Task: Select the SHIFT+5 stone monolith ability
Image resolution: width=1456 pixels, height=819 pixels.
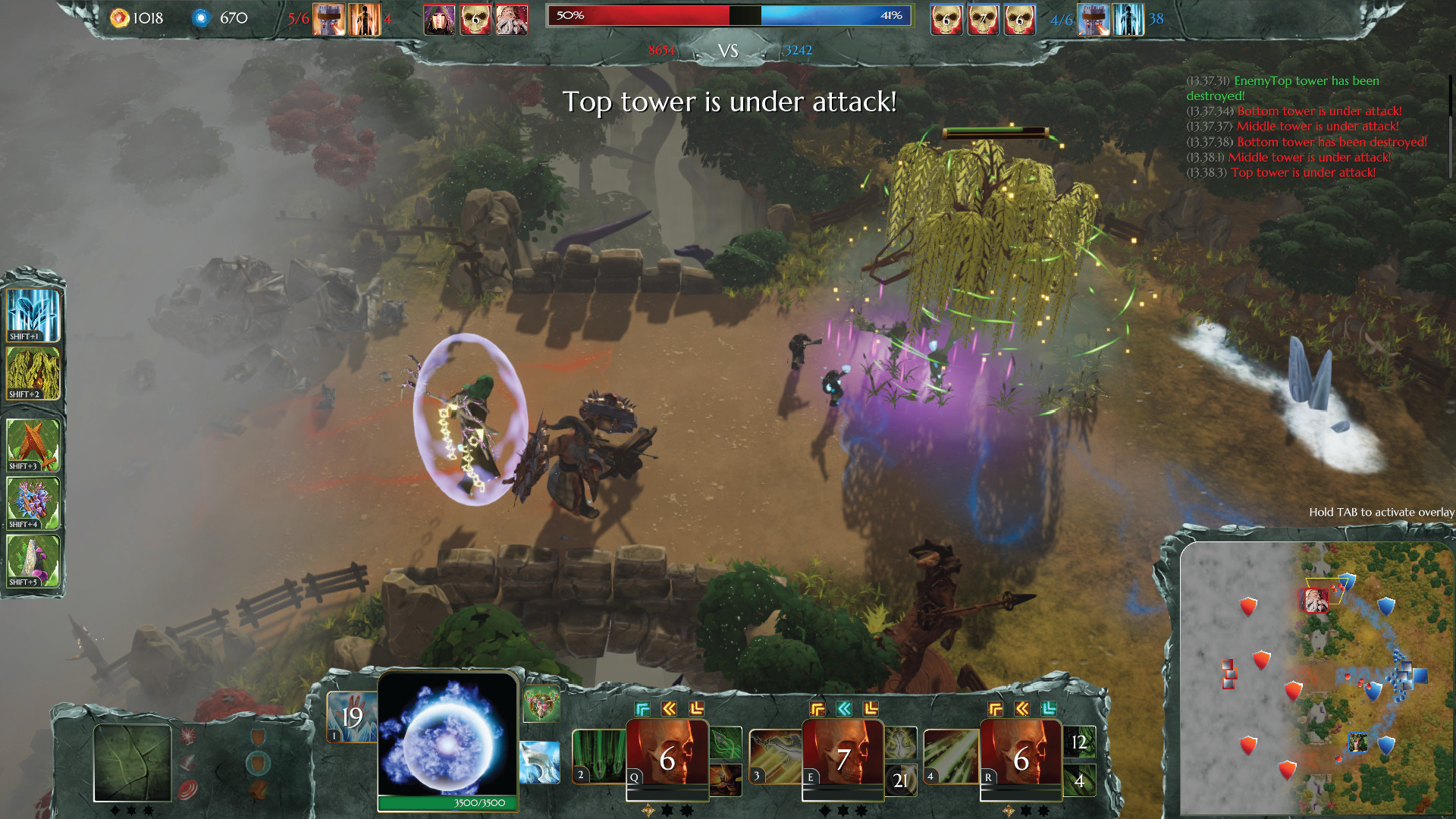Action: pyautogui.click(x=33, y=561)
